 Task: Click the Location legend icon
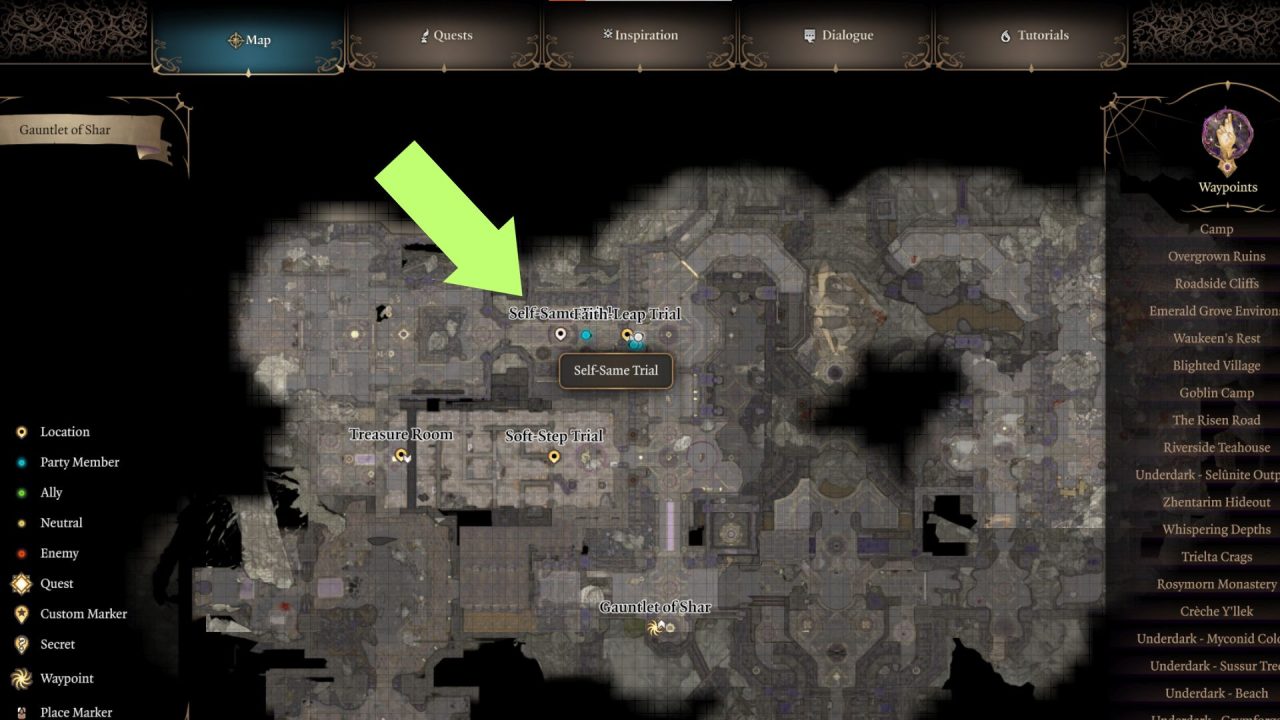tap(21, 431)
